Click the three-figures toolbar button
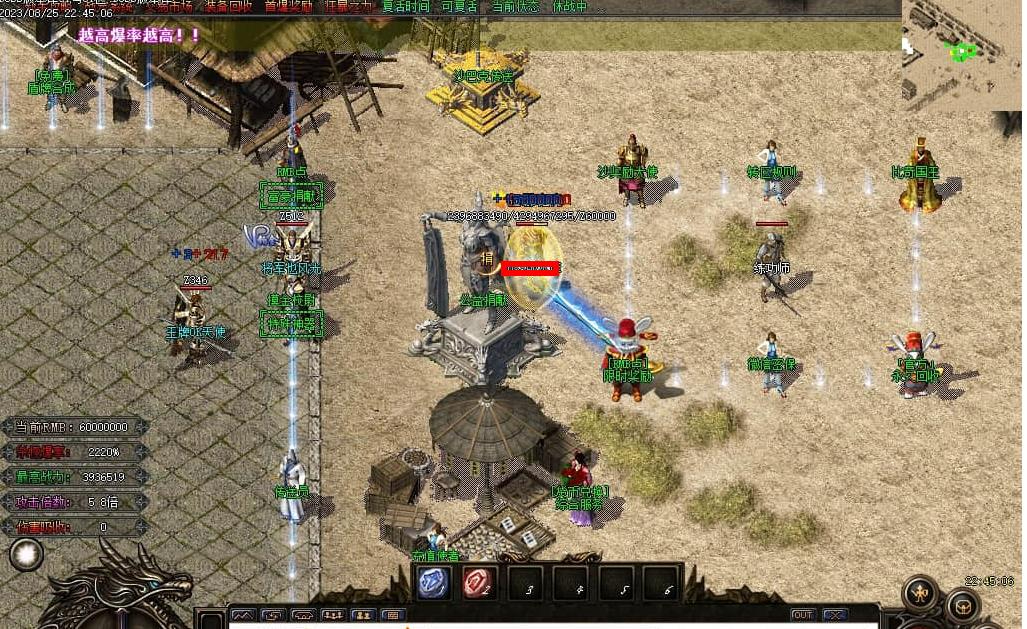This screenshot has width=1027, height=629. click(x=333, y=615)
